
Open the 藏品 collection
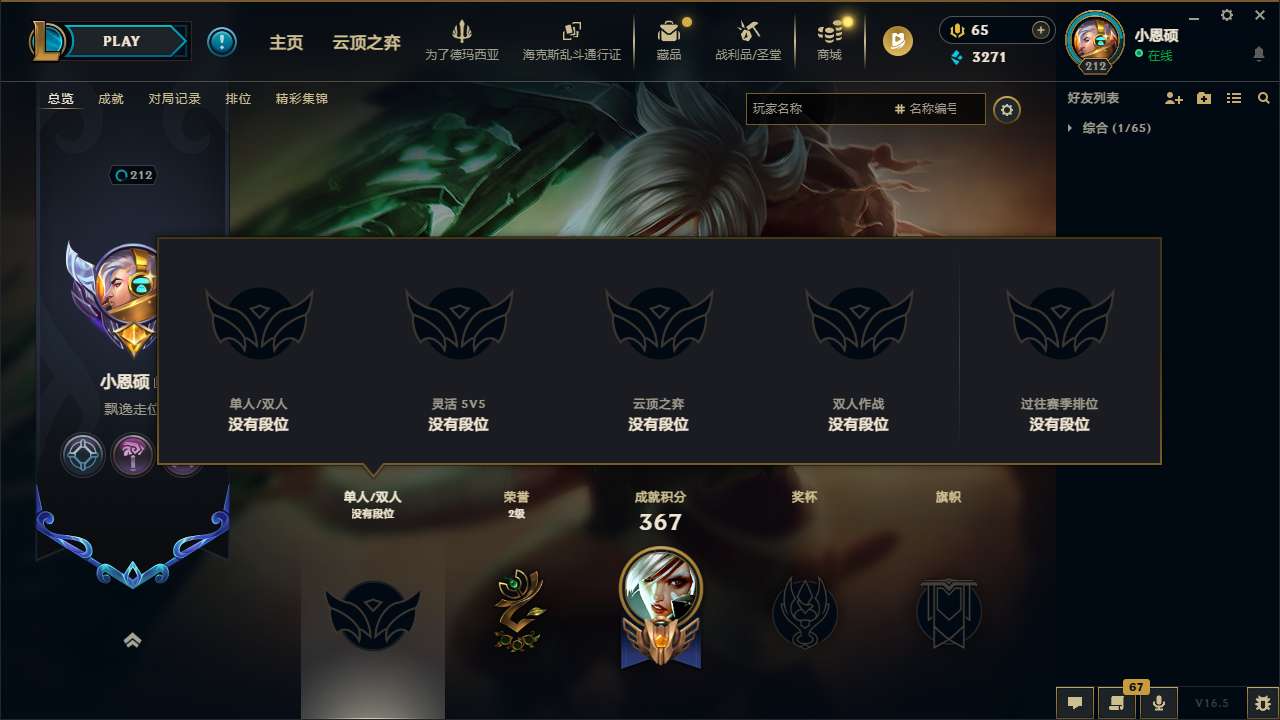coord(669,40)
